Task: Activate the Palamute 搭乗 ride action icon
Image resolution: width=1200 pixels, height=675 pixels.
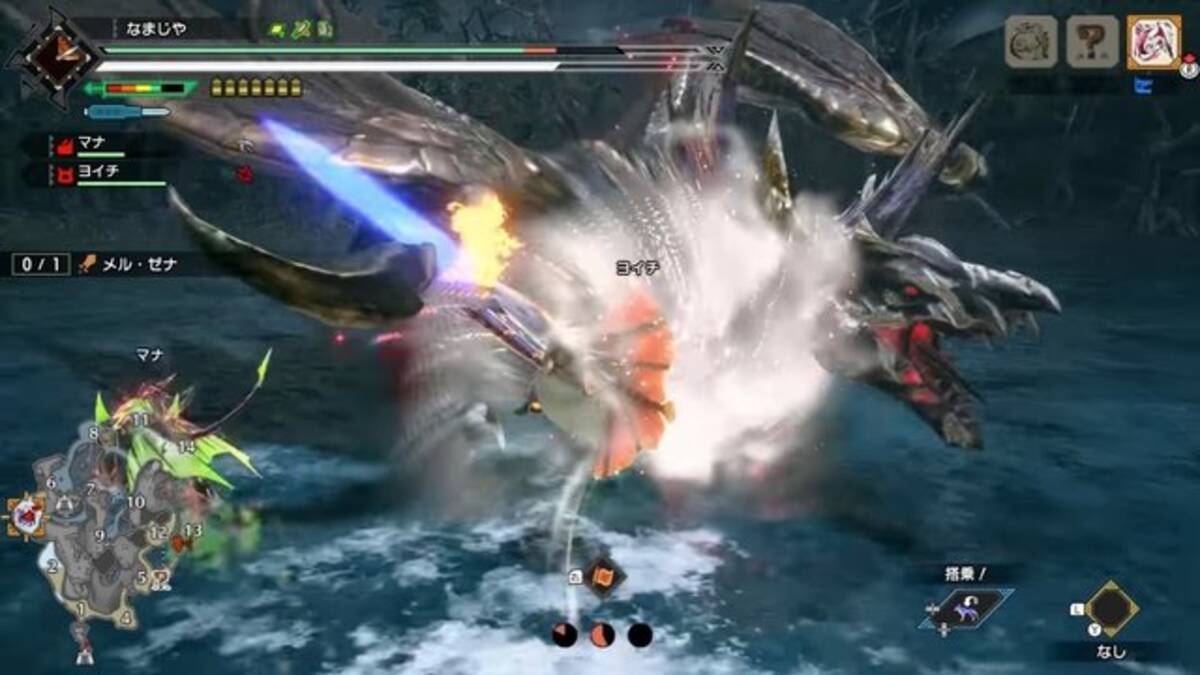Action: (x=967, y=608)
